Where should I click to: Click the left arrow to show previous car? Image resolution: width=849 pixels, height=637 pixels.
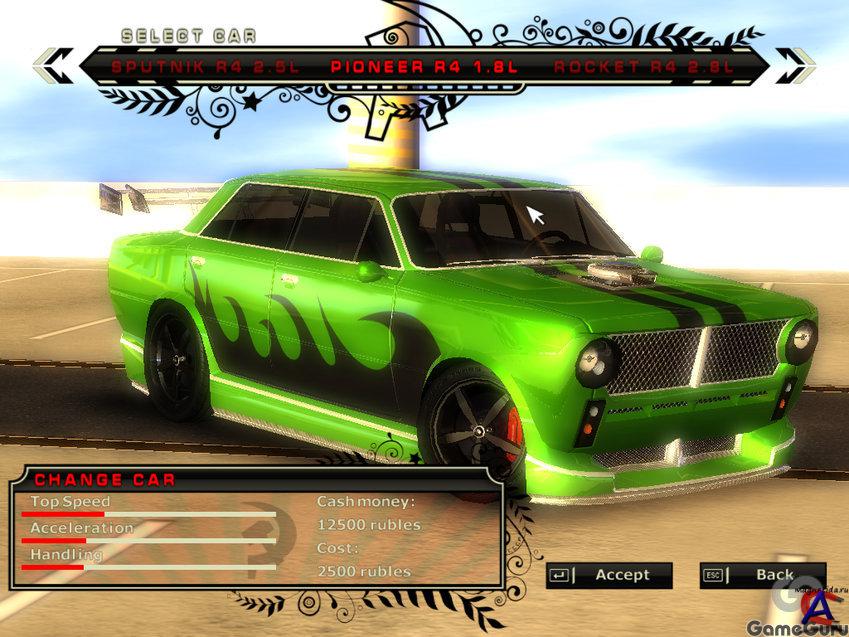[x=52, y=66]
